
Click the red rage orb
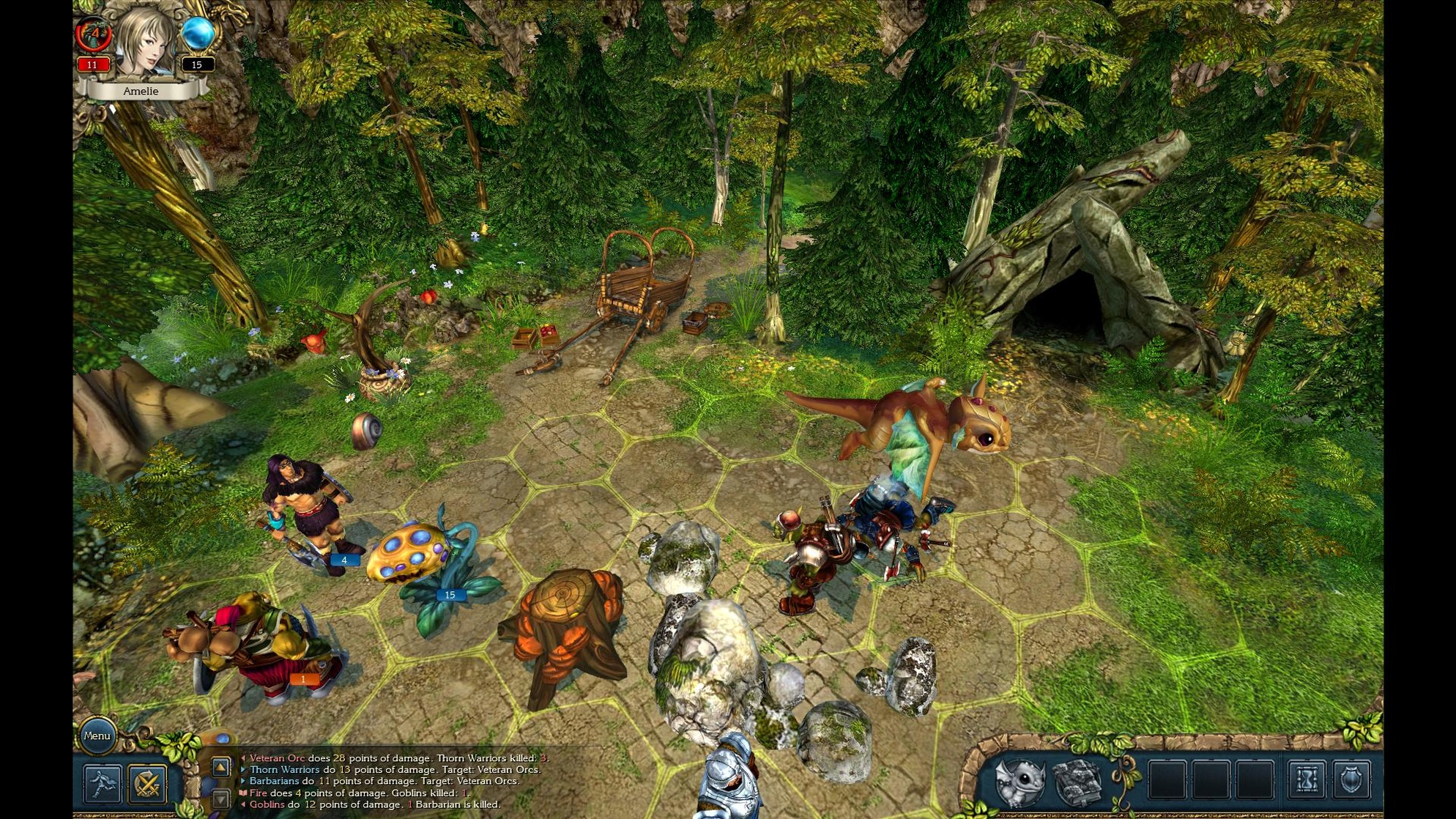pyautogui.click(x=93, y=34)
